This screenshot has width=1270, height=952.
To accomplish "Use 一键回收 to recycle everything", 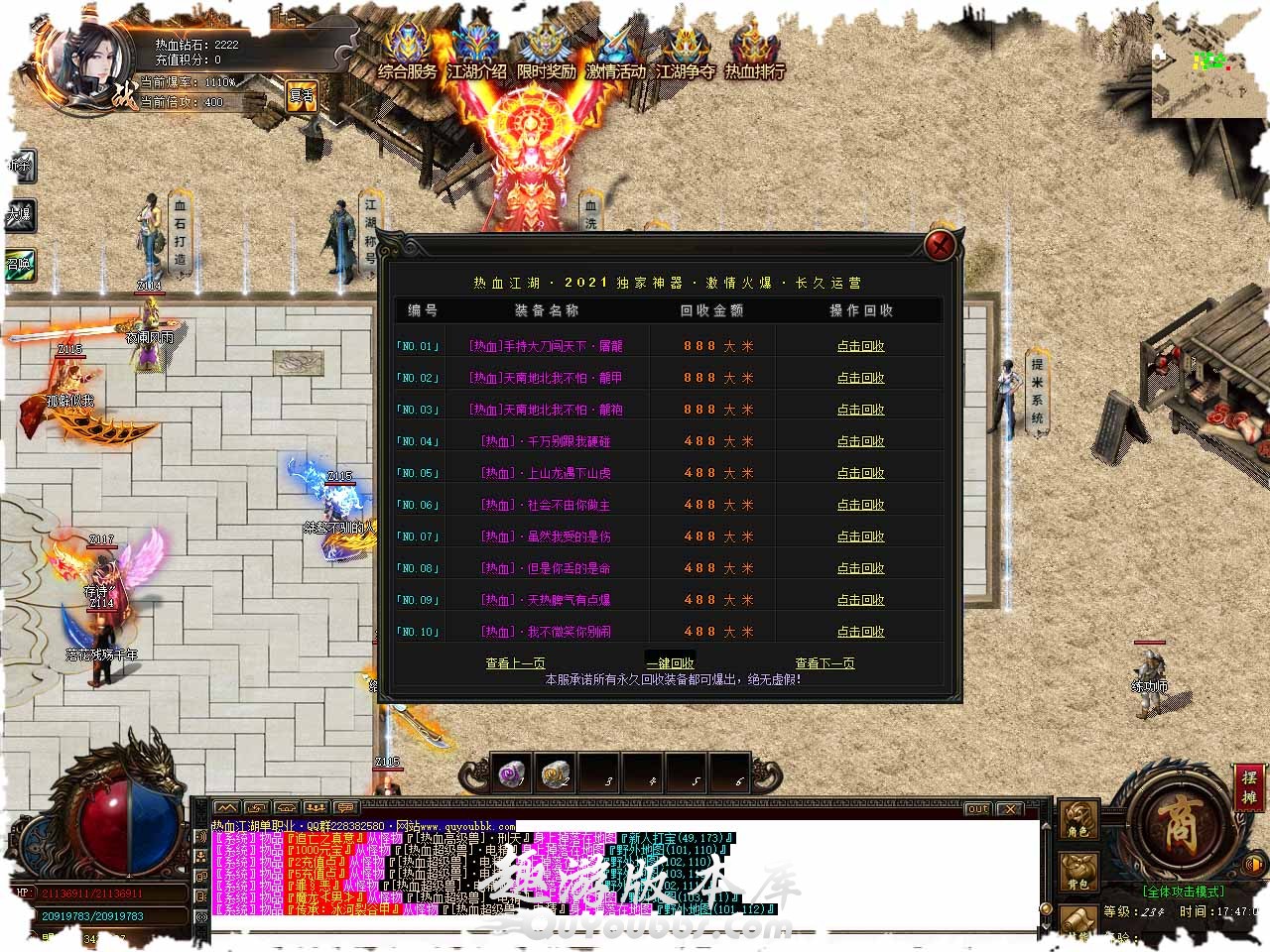I will (670, 662).
